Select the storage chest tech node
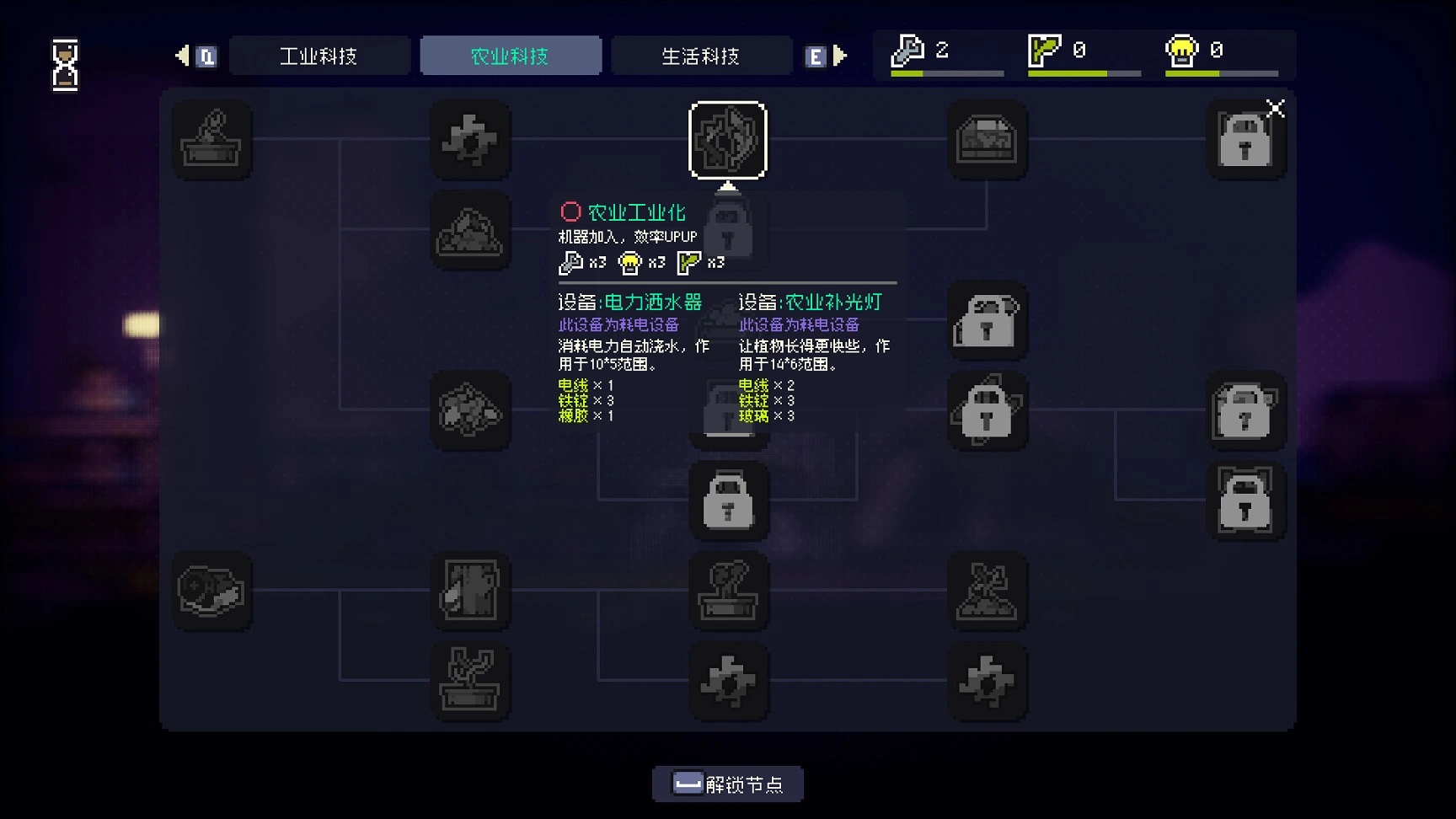Screen dimensions: 1456x819 pyautogui.click(x=988, y=140)
